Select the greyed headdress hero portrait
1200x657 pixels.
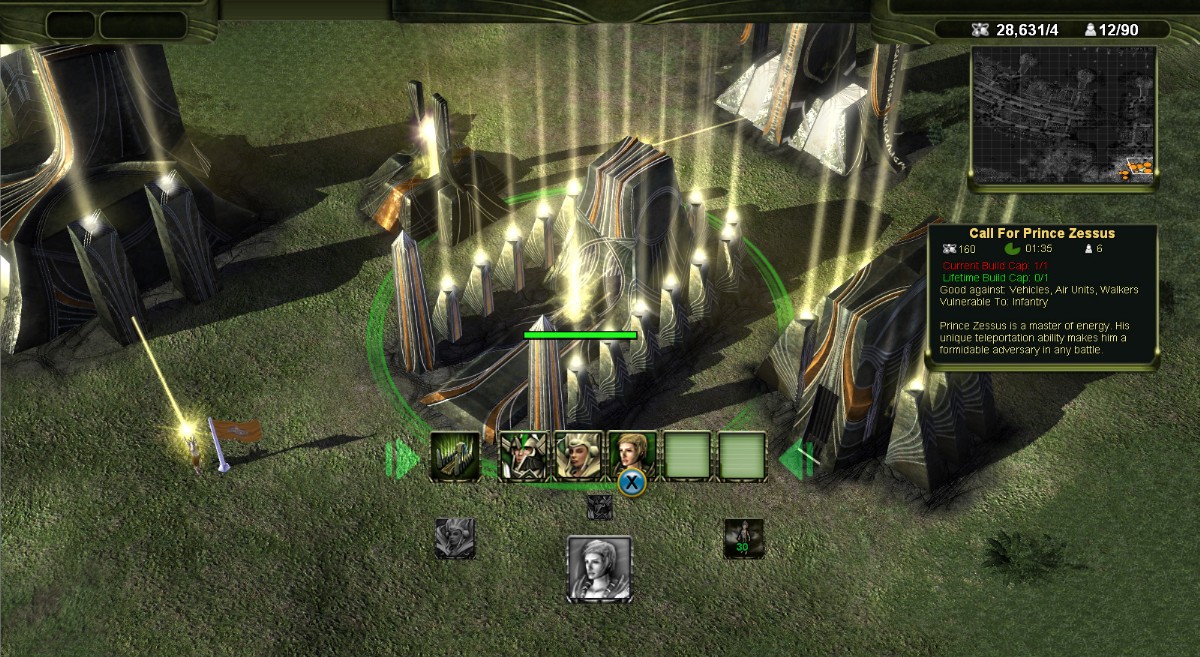[455, 538]
